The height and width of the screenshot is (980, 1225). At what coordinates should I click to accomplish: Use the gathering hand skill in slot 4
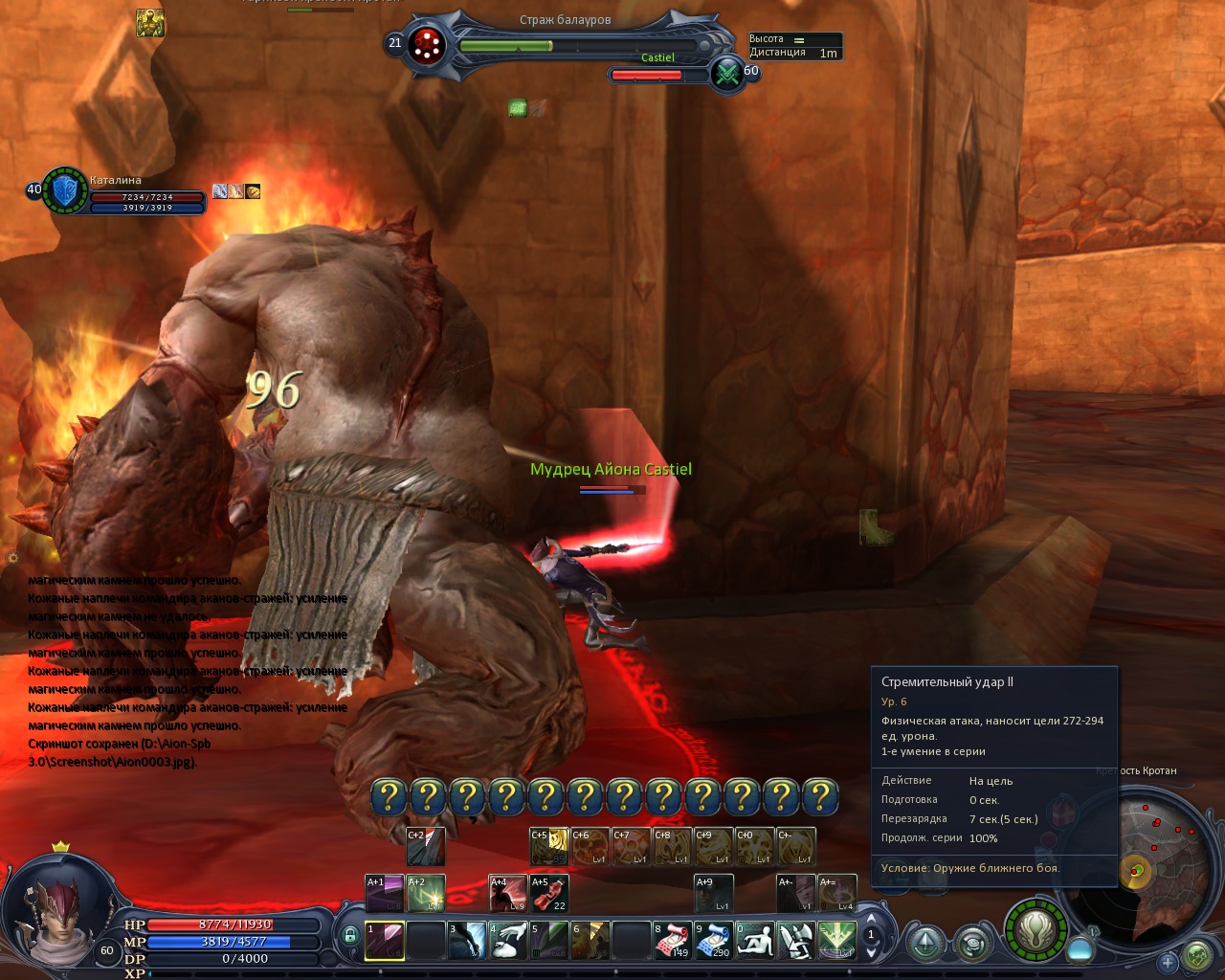point(508,940)
